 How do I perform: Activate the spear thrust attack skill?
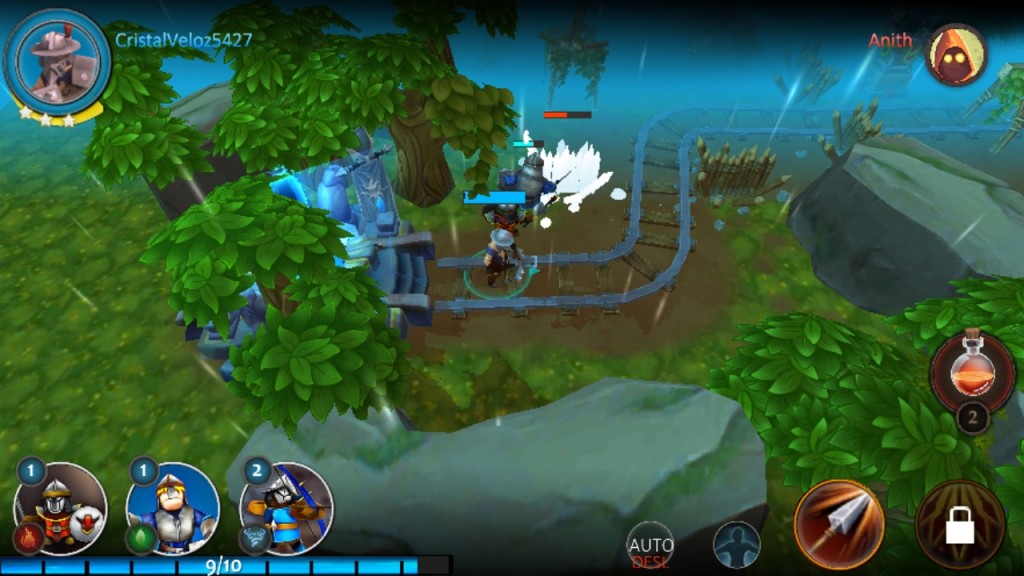coord(839,524)
